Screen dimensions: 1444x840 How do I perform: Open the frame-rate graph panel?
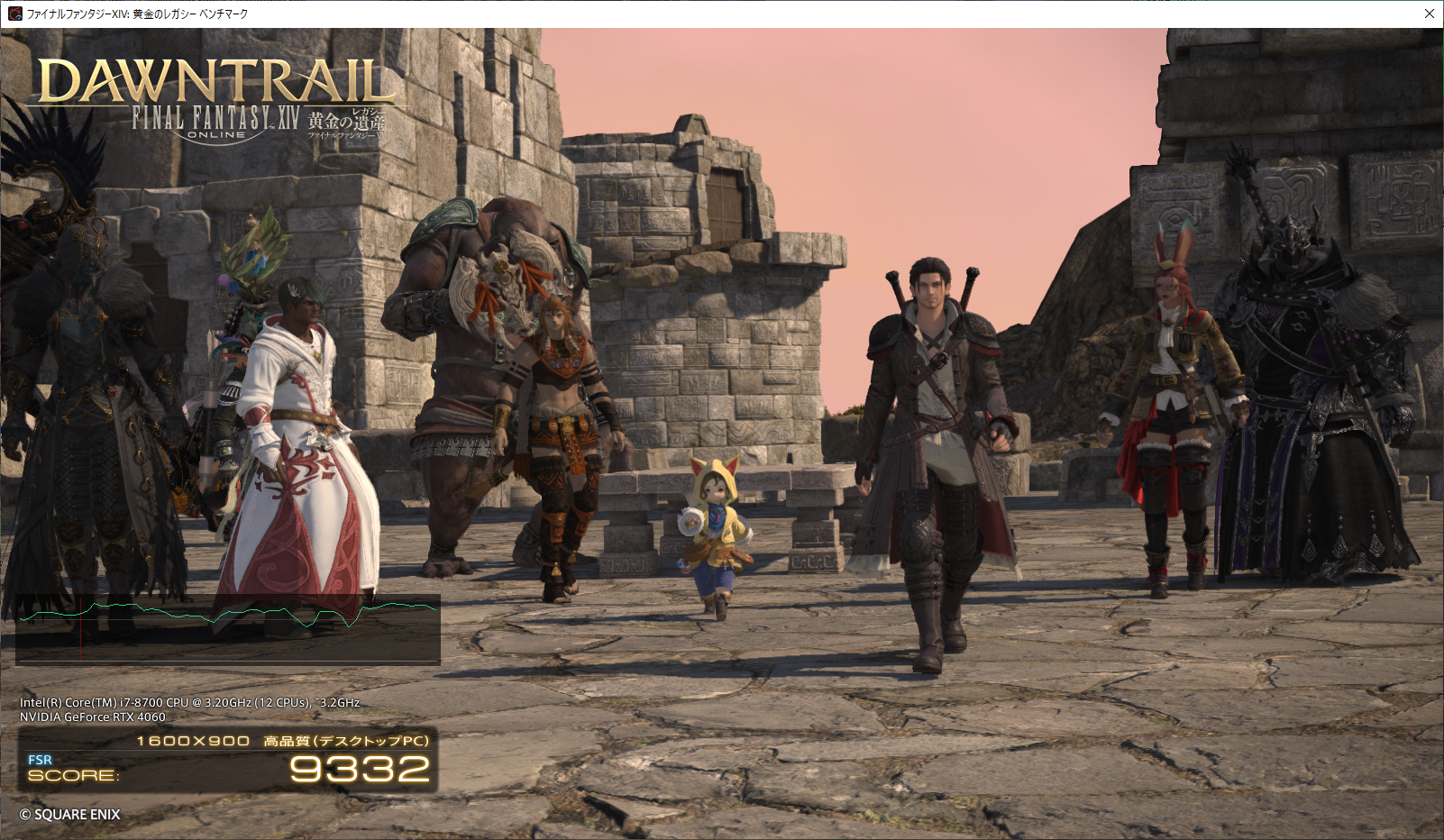230,628
